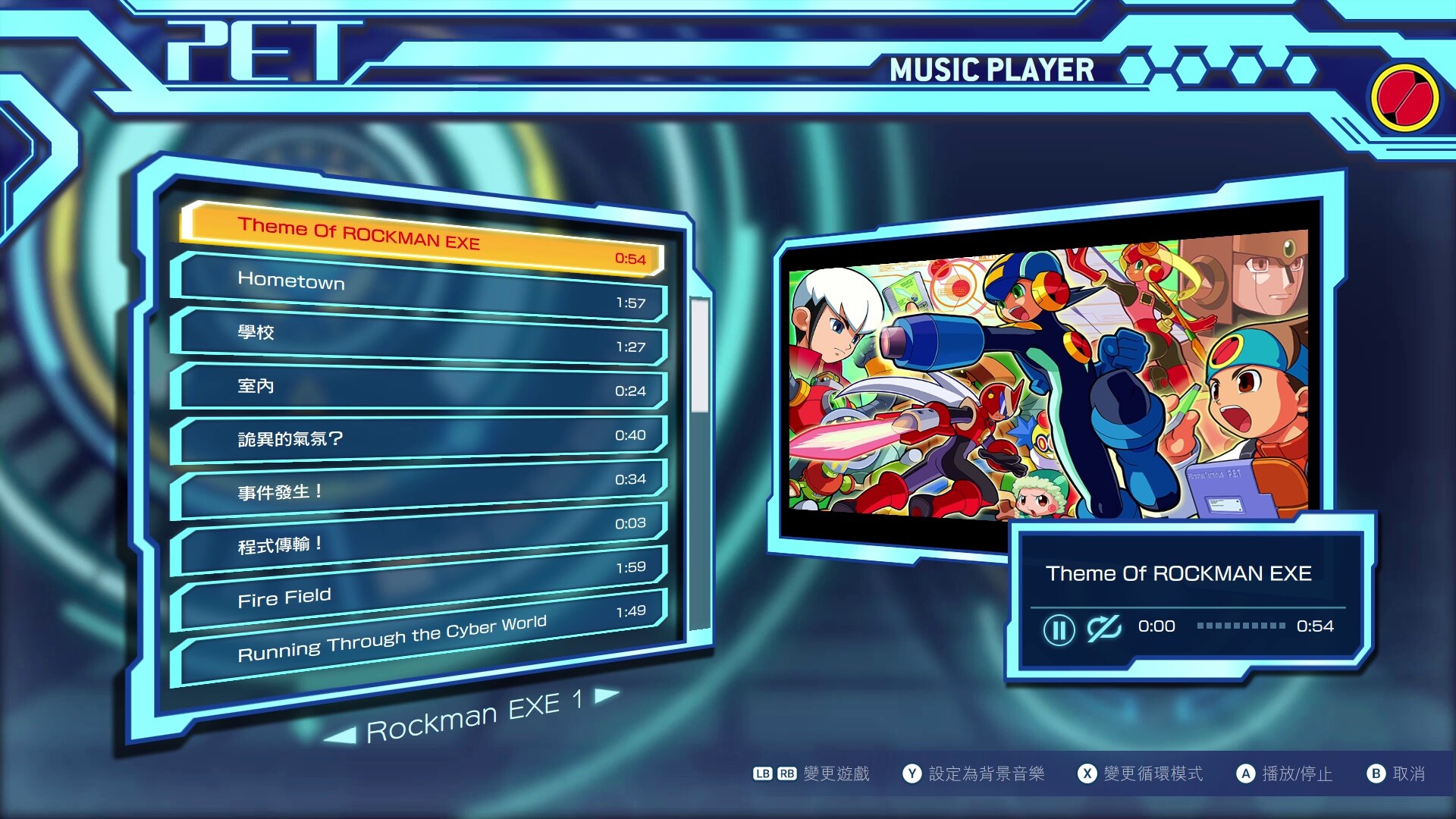Screen dimensions: 1456x819
Task: Click the pause button in the player
Action: point(1059,629)
